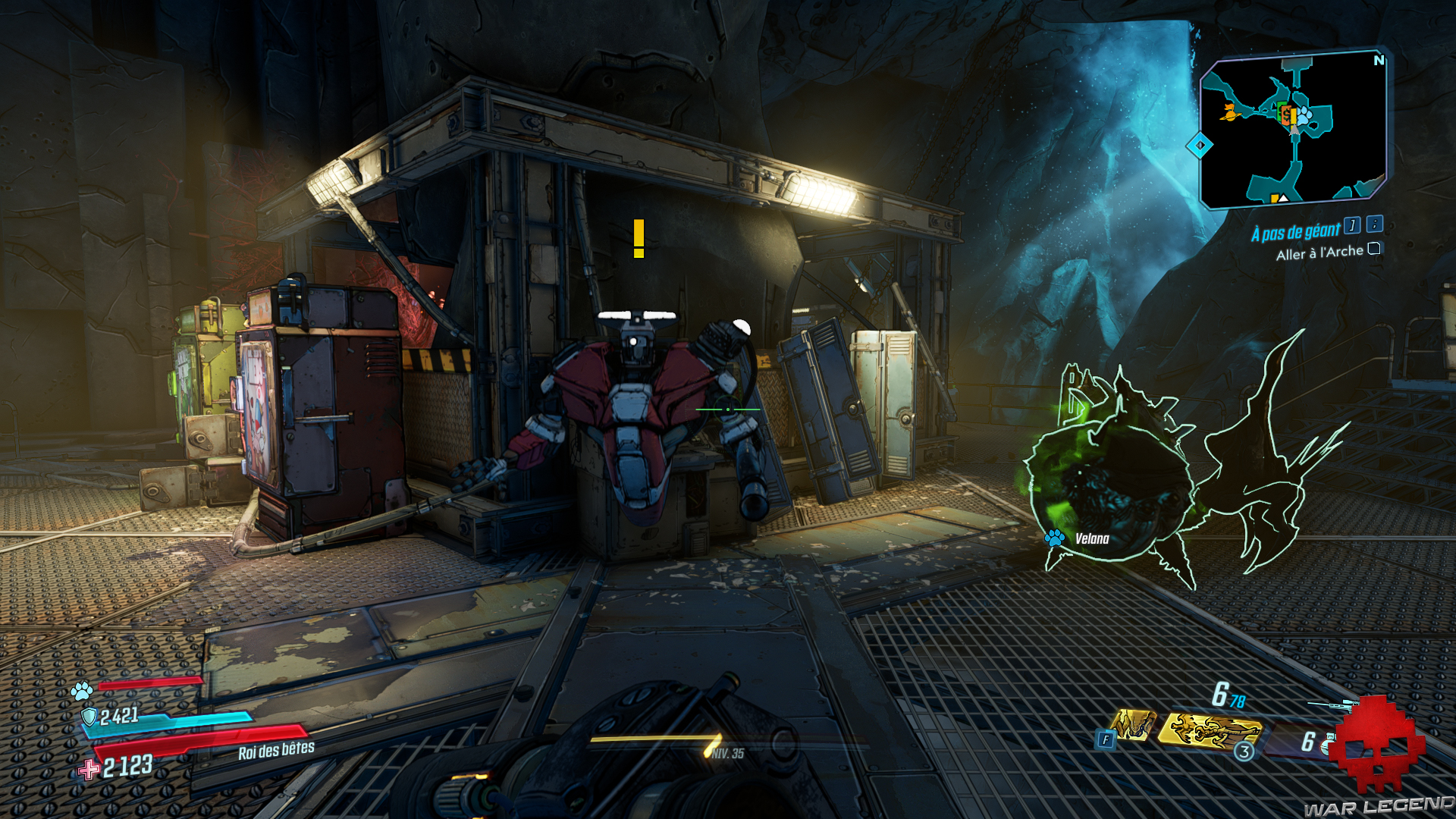
Task: Open the "À pas de géant" mission tracker
Action: coord(1295,232)
